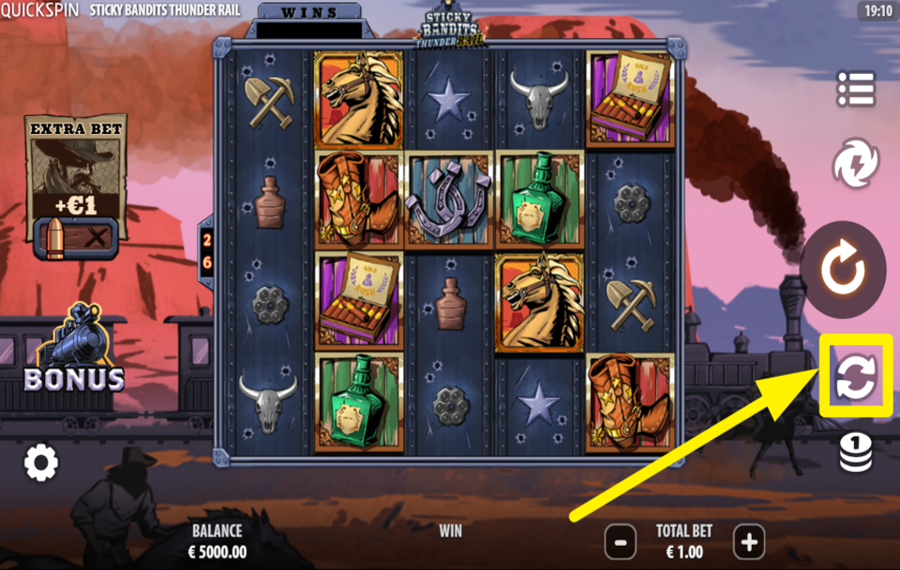Viewport: 900px width, 570px height.
Task: Toggle the turbo fast-play mode
Action: (x=856, y=165)
